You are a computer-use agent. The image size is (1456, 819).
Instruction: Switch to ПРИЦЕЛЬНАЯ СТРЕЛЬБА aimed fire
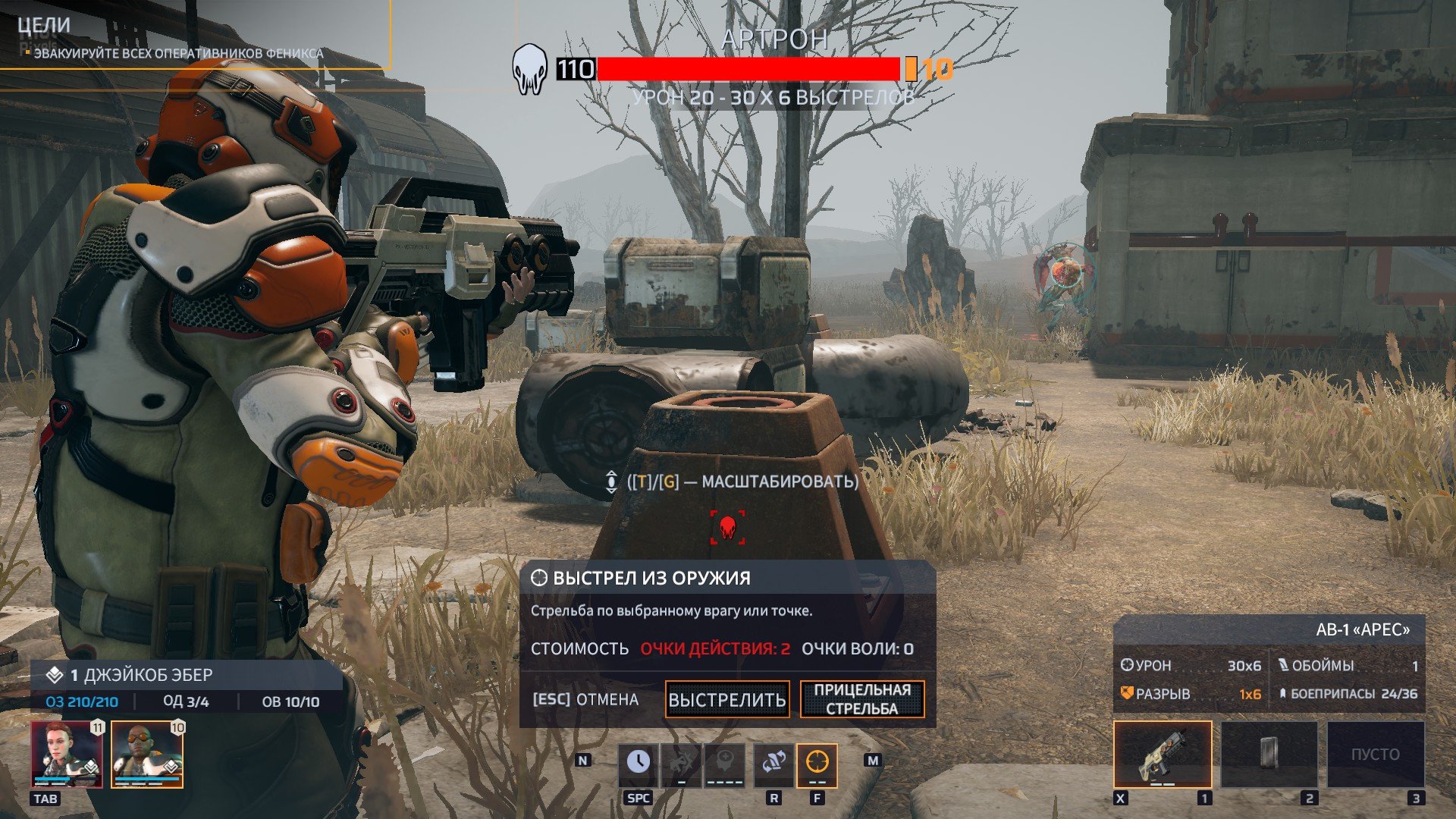coord(862,699)
